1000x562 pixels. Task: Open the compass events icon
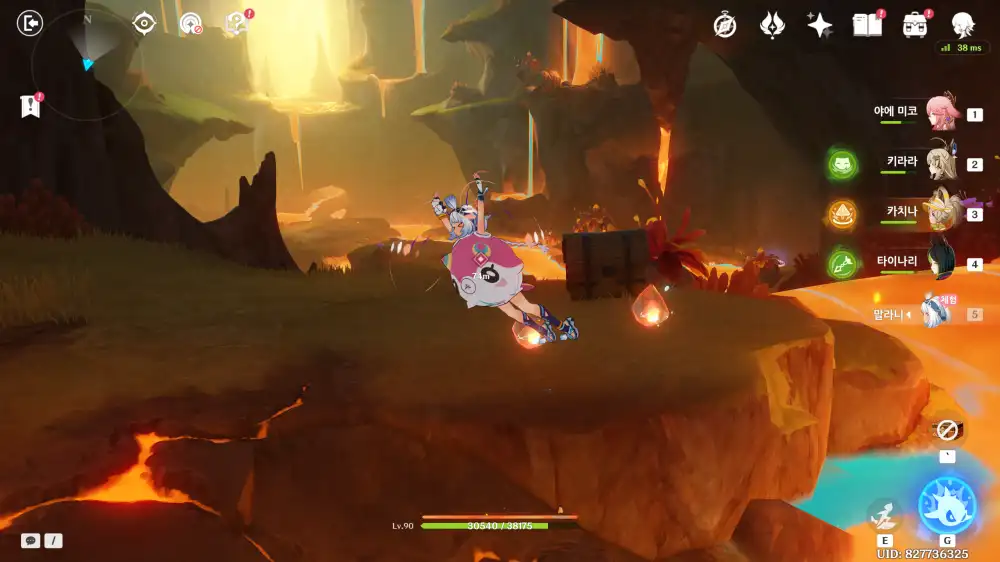[725, 26]
